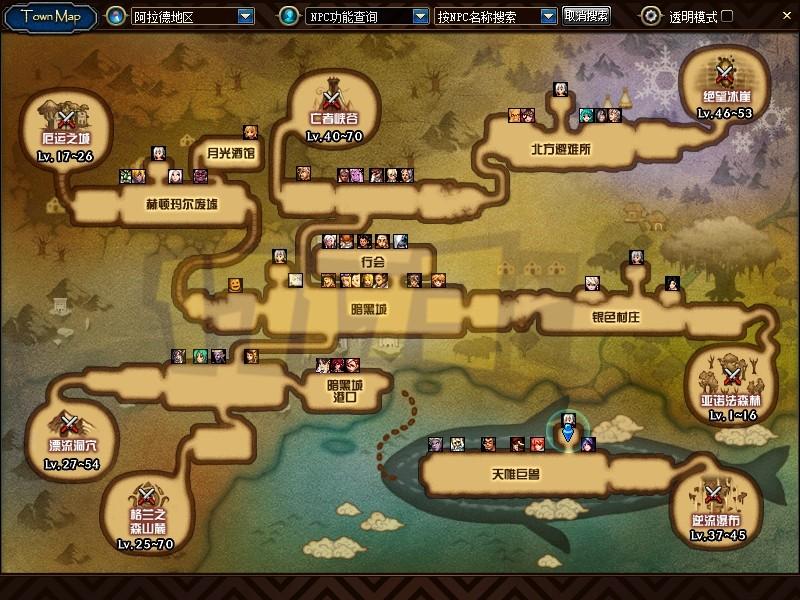
Task: Click the 取消搜索 button
Action: point(586,16)
